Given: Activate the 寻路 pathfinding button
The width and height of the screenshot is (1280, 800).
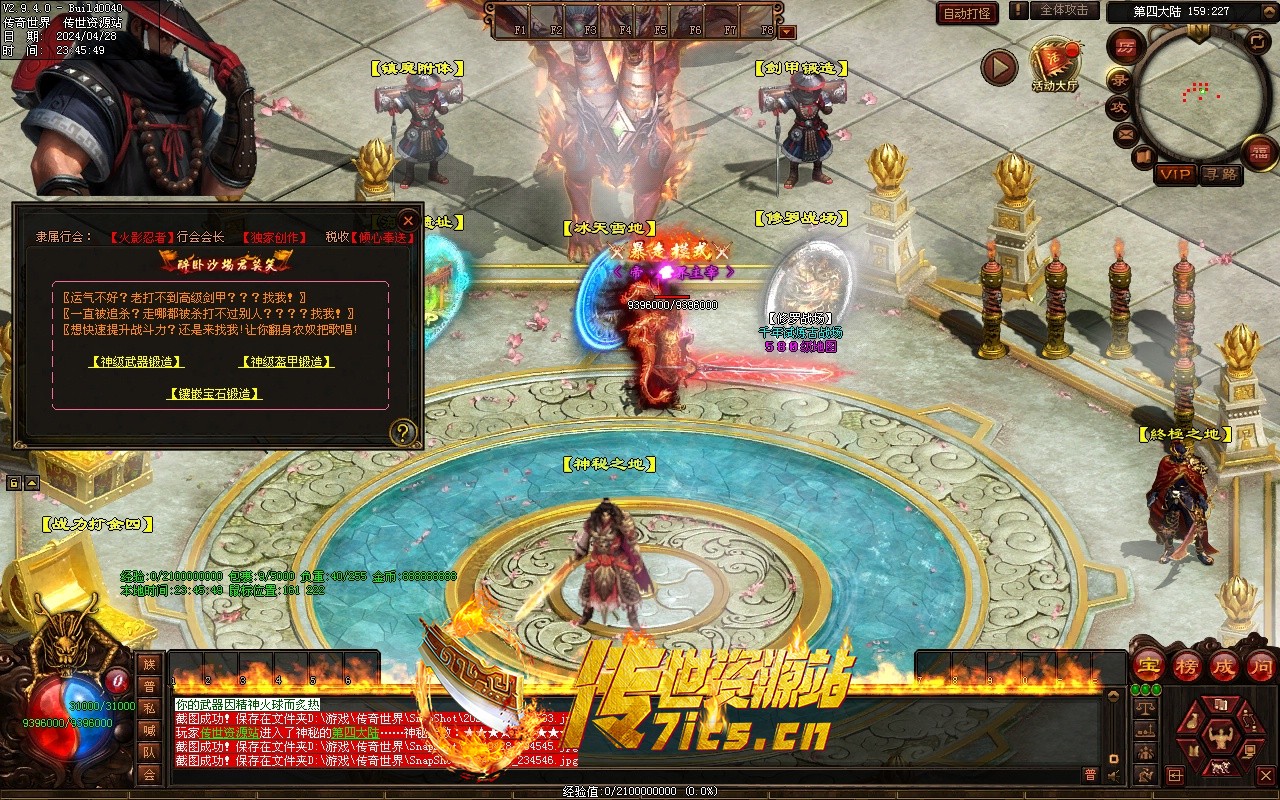Looking at the screenshot, I should point(1220,174).
